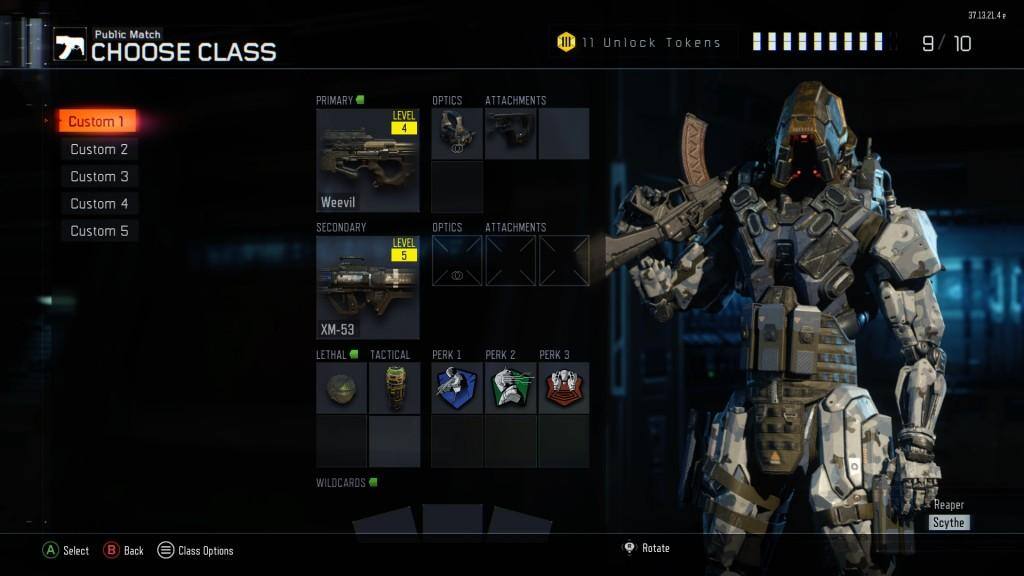Select the Custom 1 class
Viewport: 1024px width, 576px height.
(96, 122)
